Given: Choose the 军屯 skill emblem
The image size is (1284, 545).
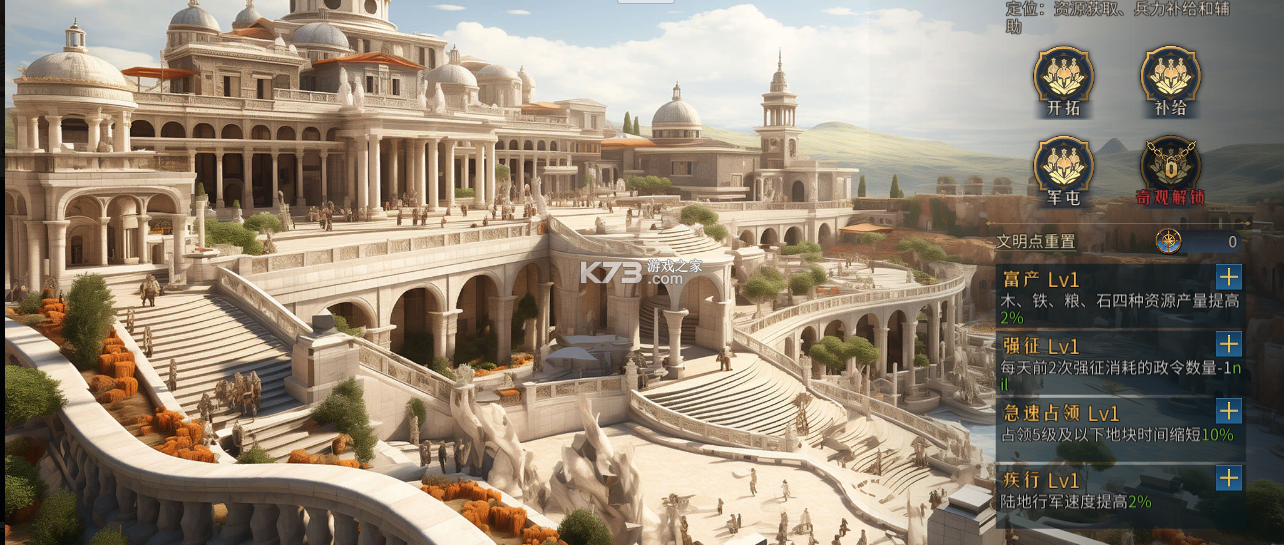Looking at the screenshot, I should [x=1063, y=165].
